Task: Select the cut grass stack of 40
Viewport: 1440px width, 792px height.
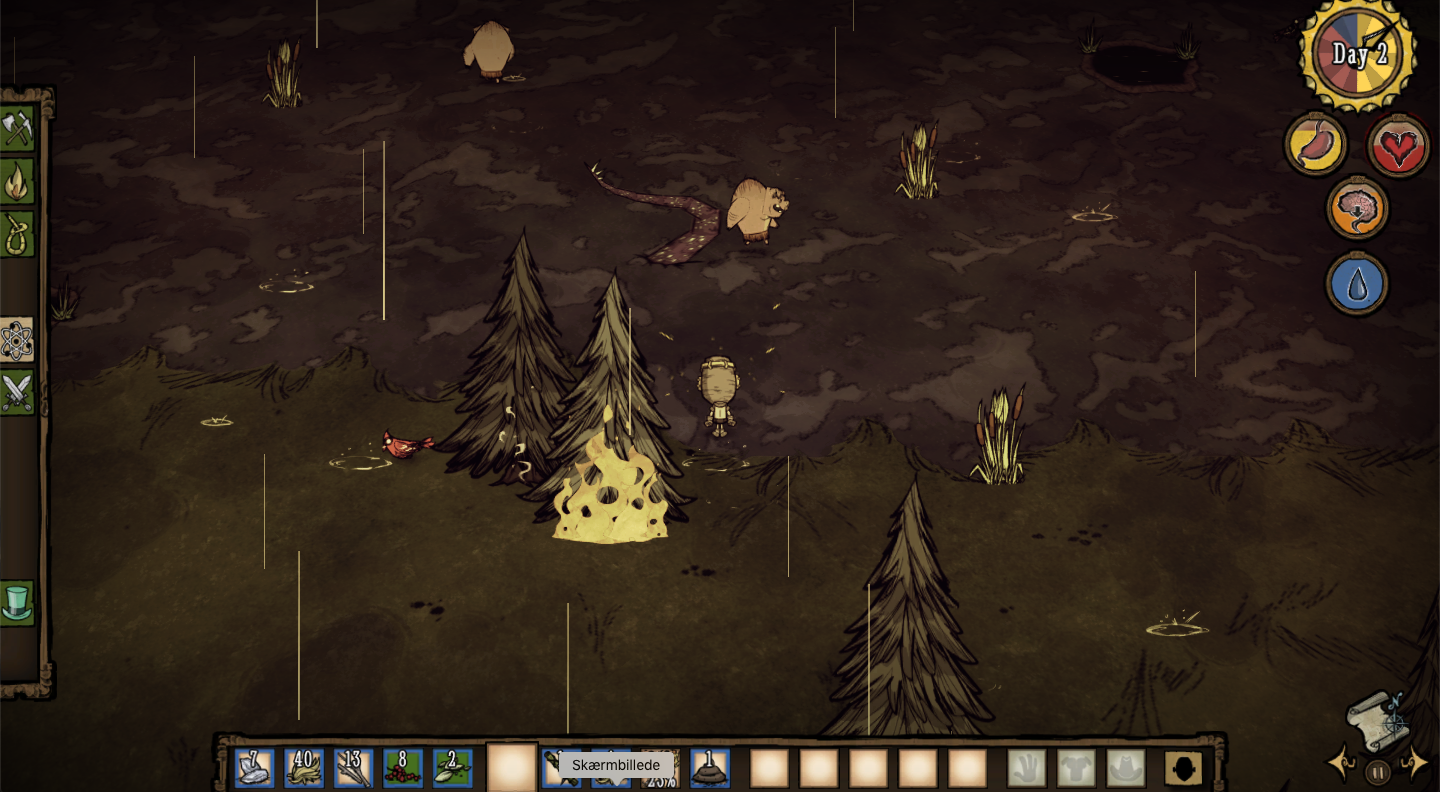Action: pyautogui.click(x=304, y=768)
